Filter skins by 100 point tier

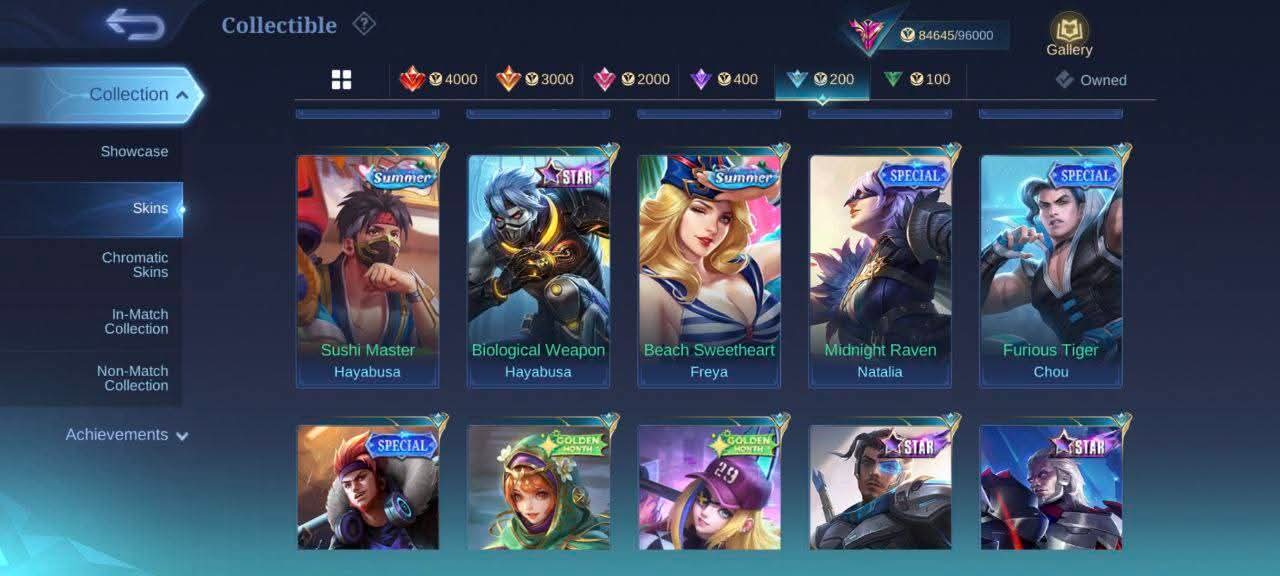[x=918, y=80]
